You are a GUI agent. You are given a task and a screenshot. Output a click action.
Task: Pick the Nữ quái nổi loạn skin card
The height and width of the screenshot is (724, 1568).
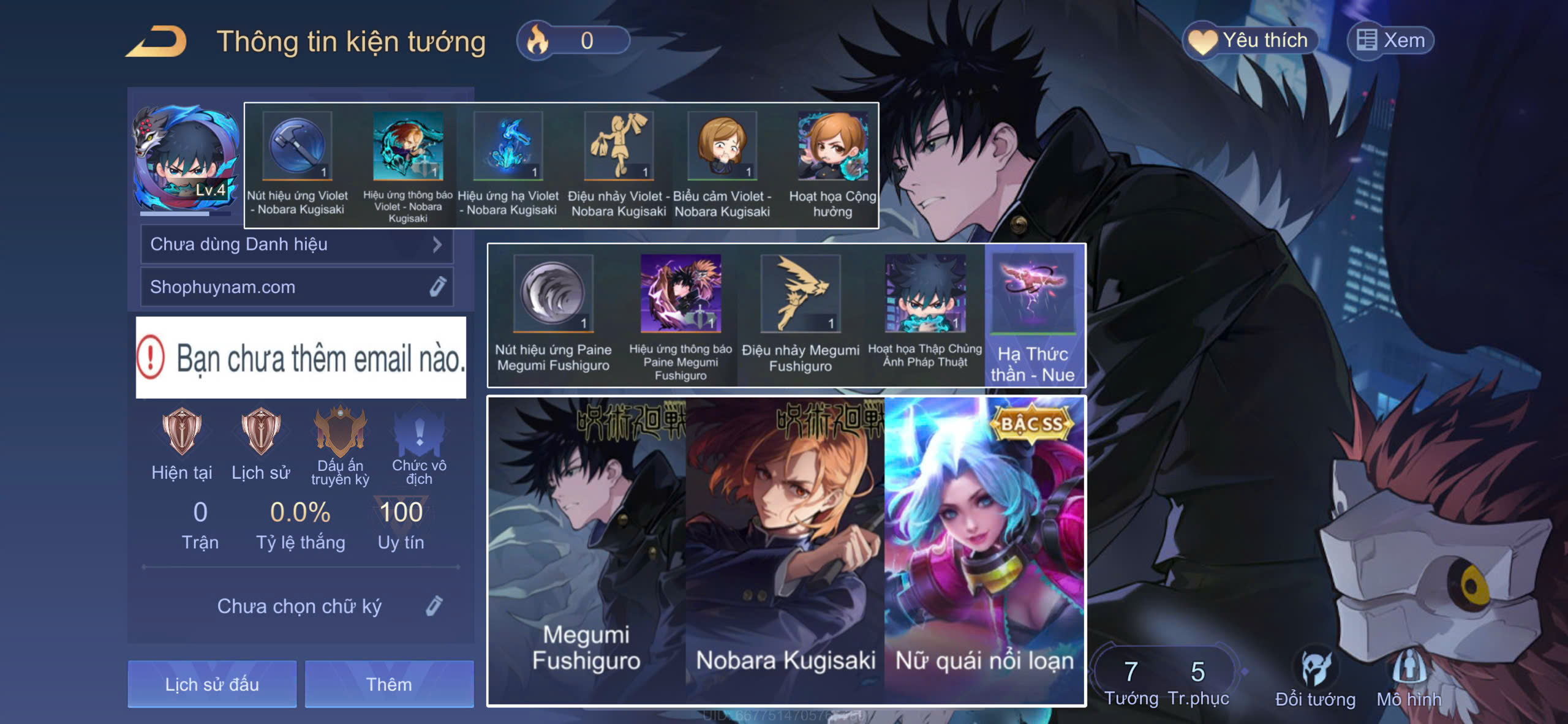(x=984, y=550)
